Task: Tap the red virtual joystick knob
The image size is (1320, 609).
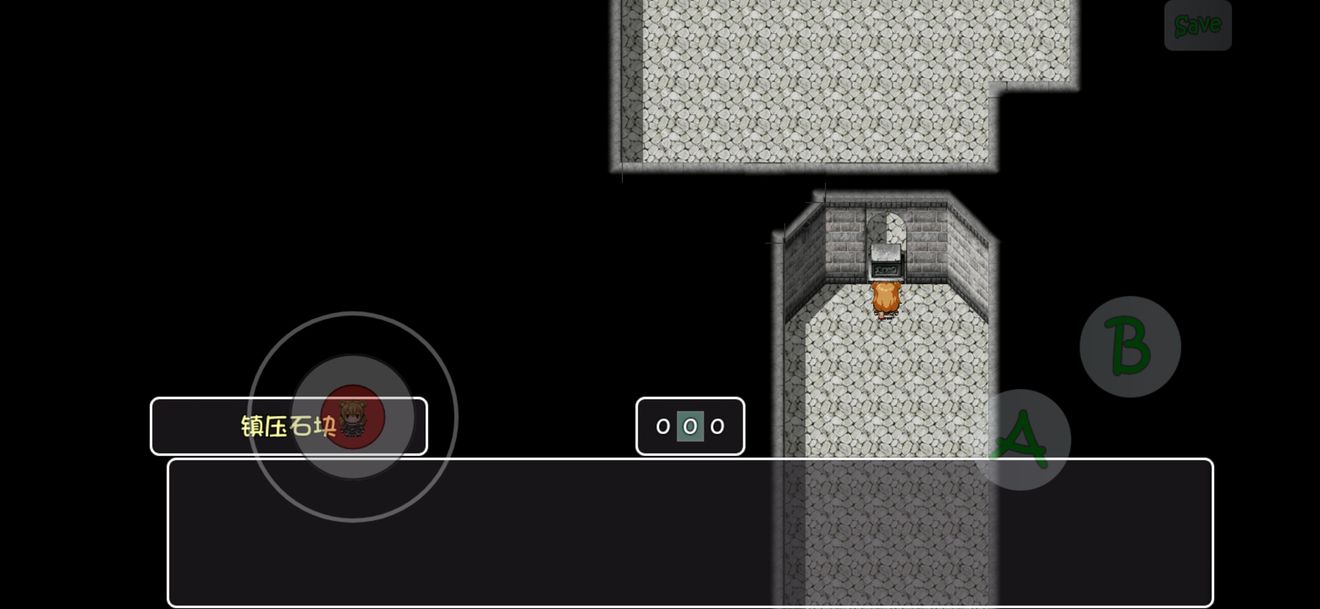Action: point(353,417)
